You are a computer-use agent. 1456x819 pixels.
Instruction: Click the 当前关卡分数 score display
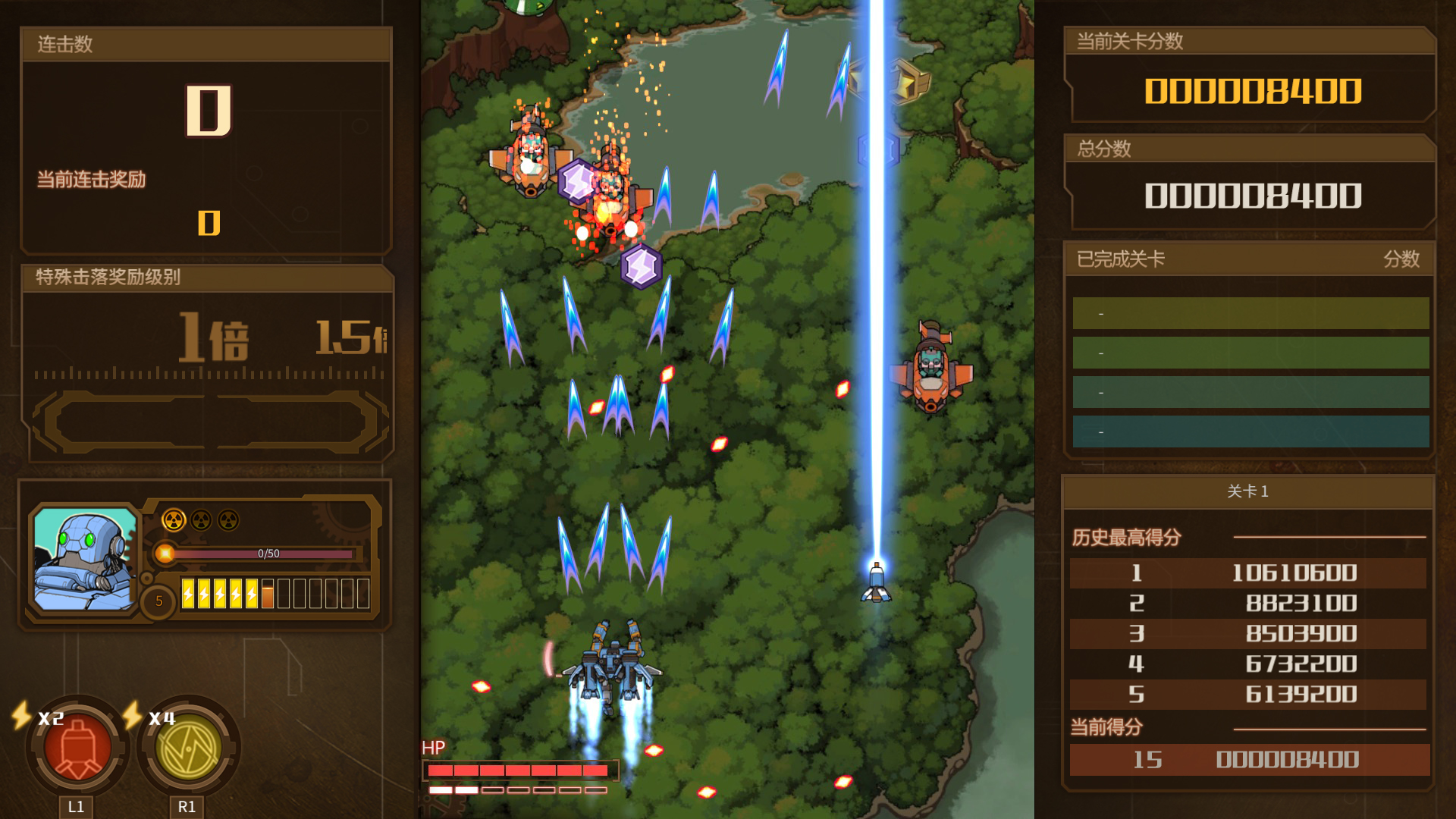pos(1253,93)
